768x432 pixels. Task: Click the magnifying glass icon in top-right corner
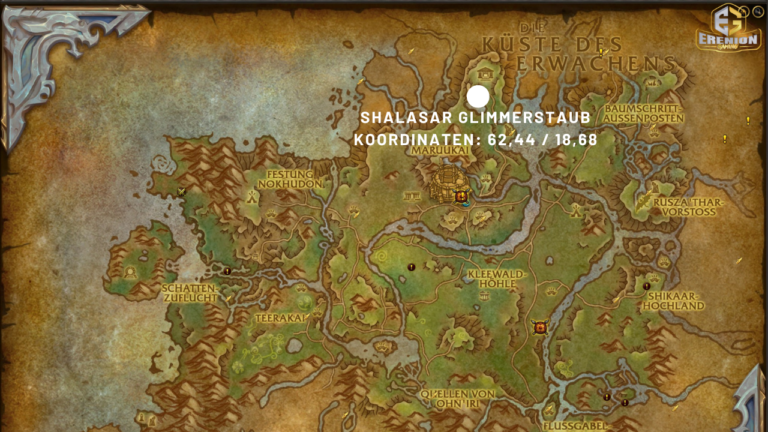coord(758,12)
